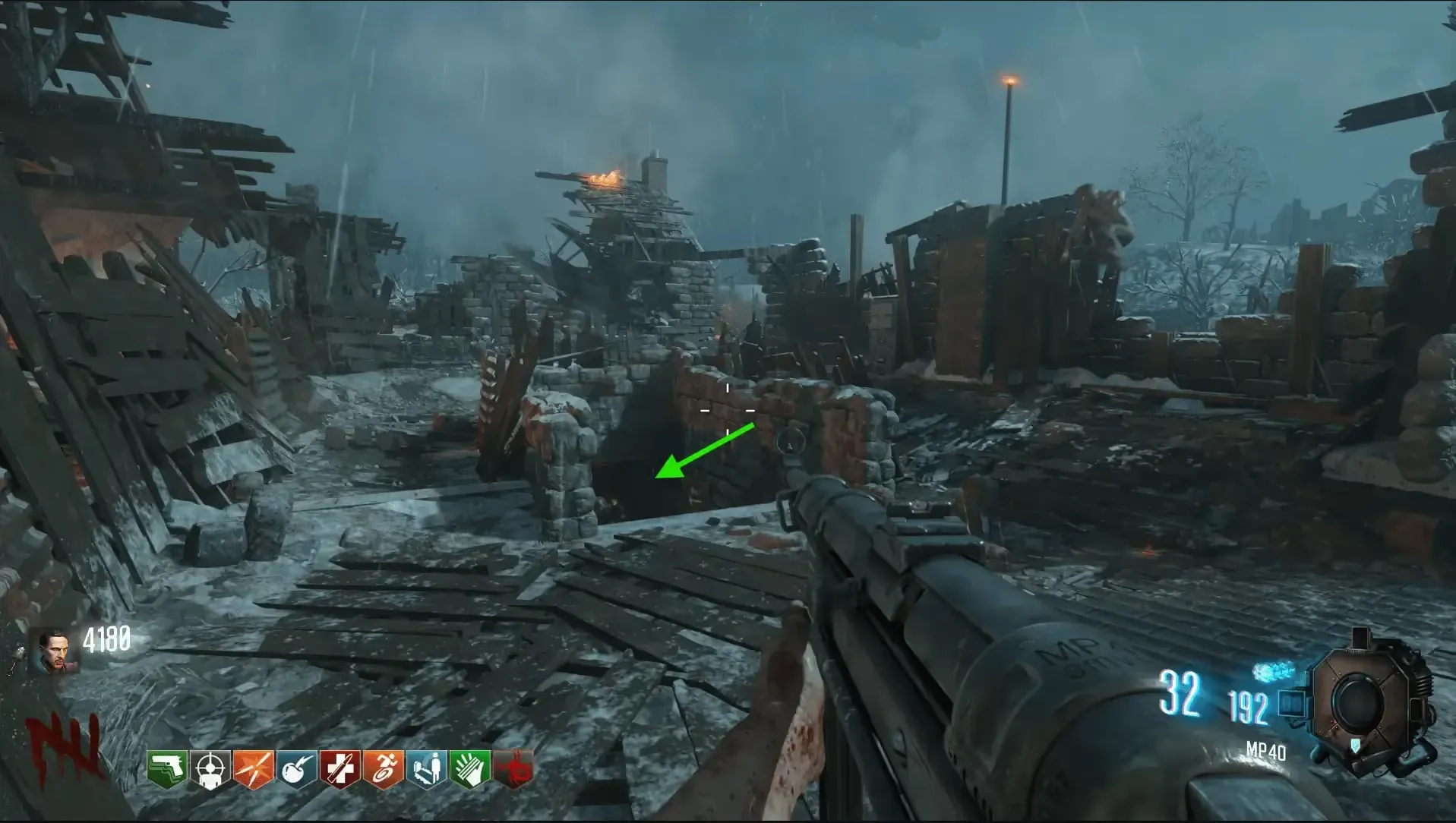Choose the orange starburst Double Tap perk

(254, 770)
